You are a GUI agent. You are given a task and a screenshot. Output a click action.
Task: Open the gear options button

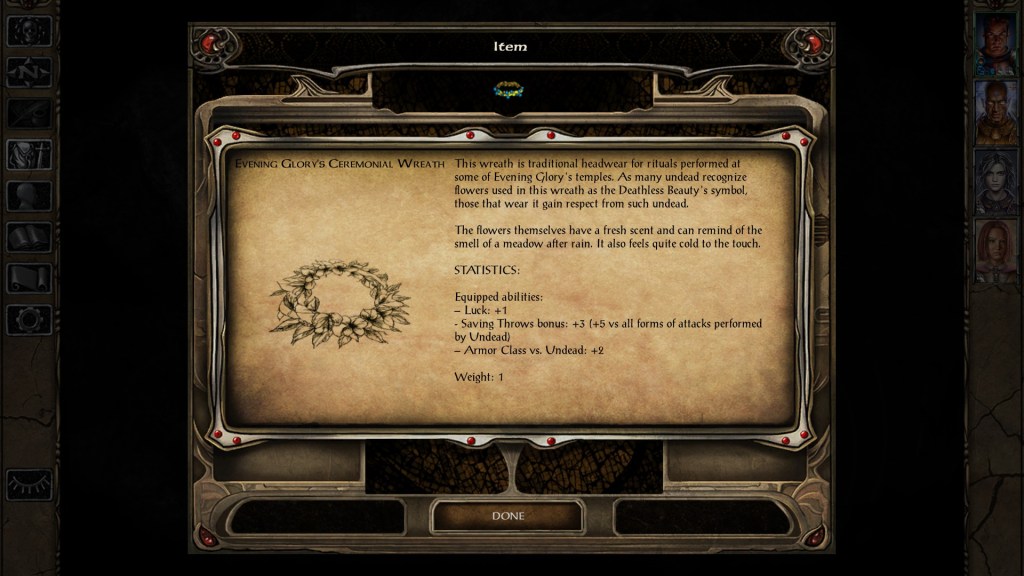click(29, 319)
